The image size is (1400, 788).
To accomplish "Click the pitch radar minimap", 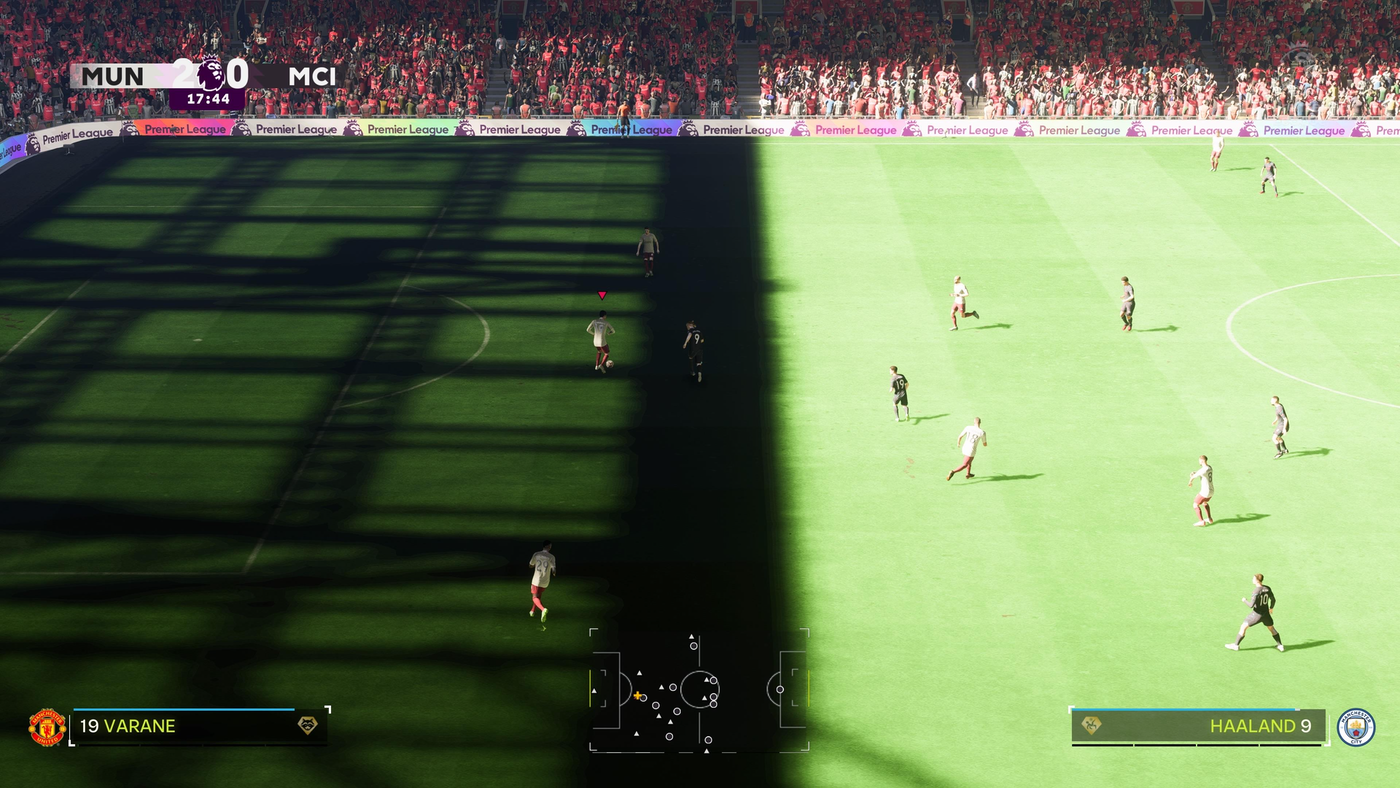I will click(x=699, y=690).
